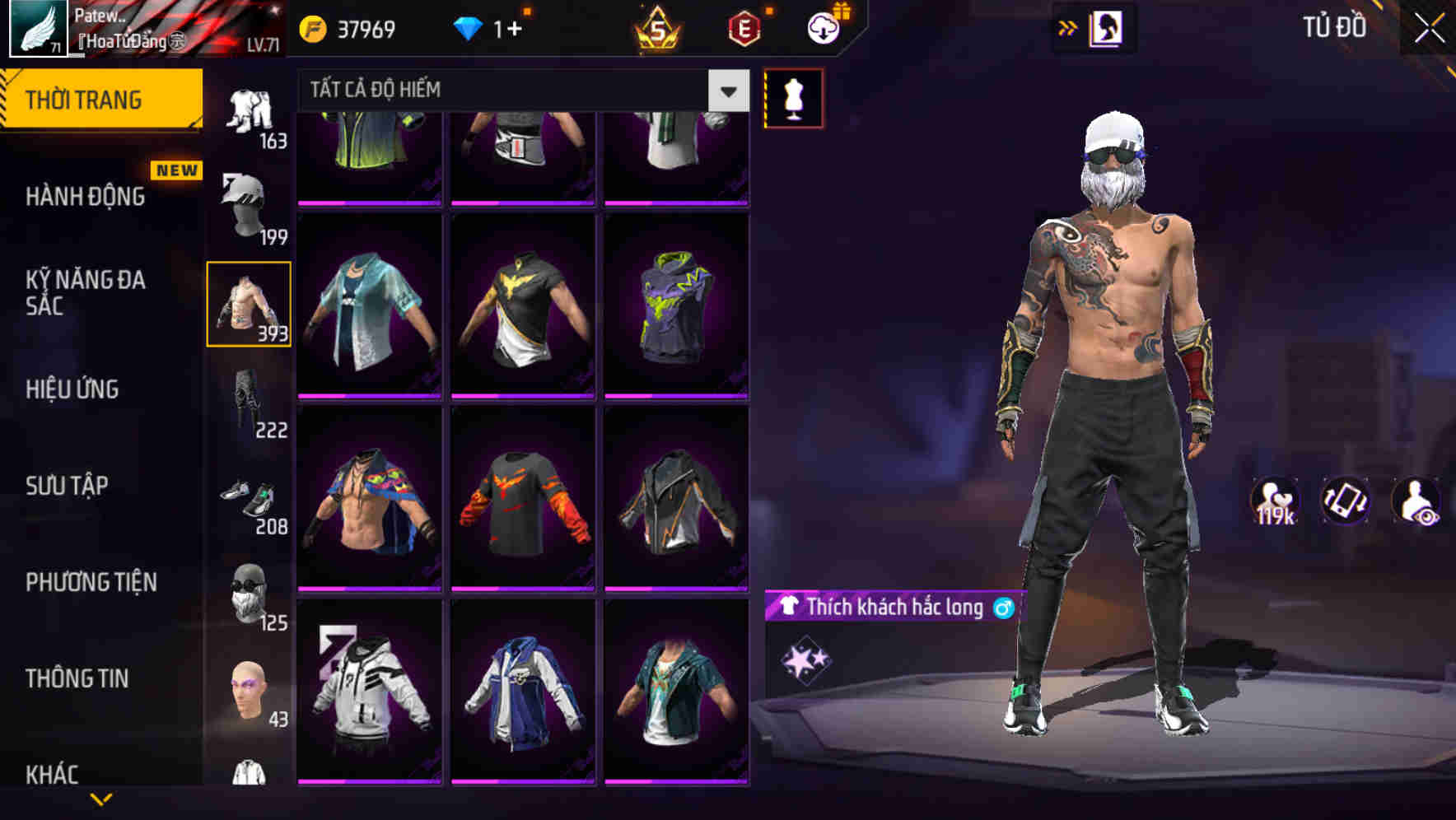Select the face mask category icon with 125 items
Image resolution: width=1456 pixels, height=820 pixels.
click(x=250, y=589)
